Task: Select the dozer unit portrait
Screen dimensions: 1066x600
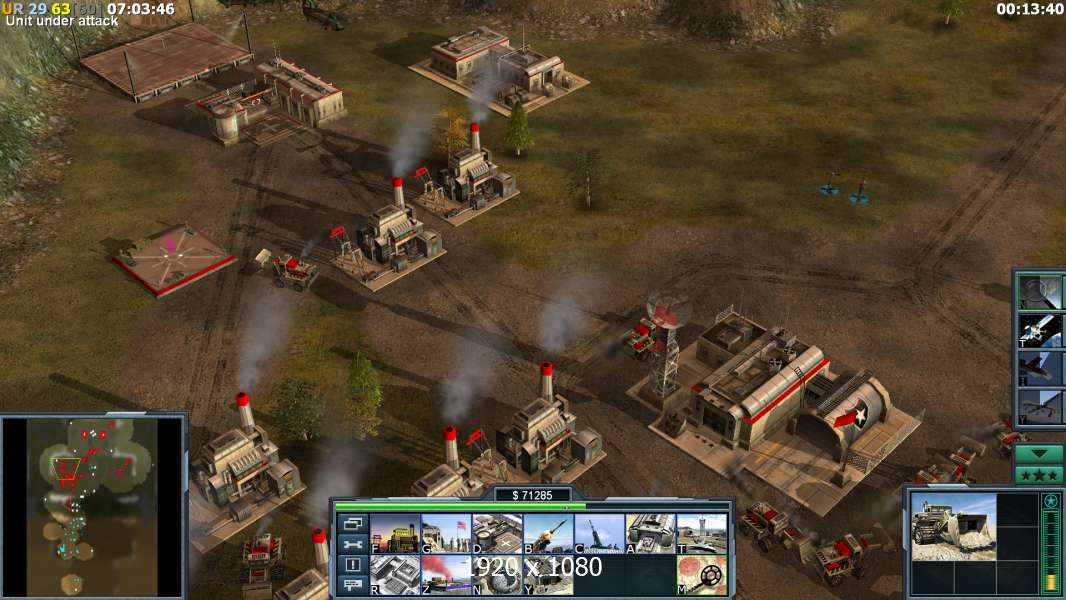Action: [953, 526]
